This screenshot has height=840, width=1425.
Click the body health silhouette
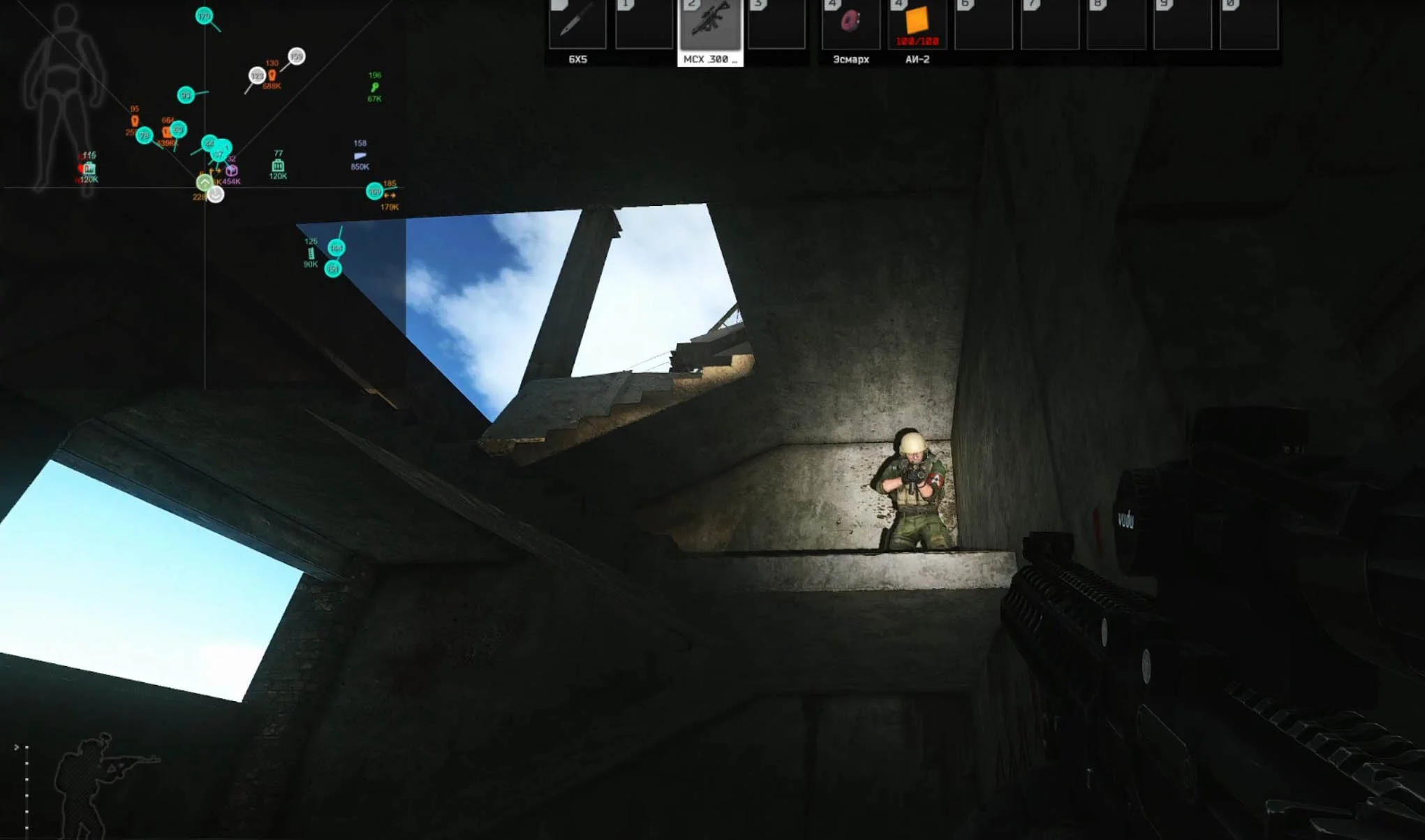pos(64,98)
